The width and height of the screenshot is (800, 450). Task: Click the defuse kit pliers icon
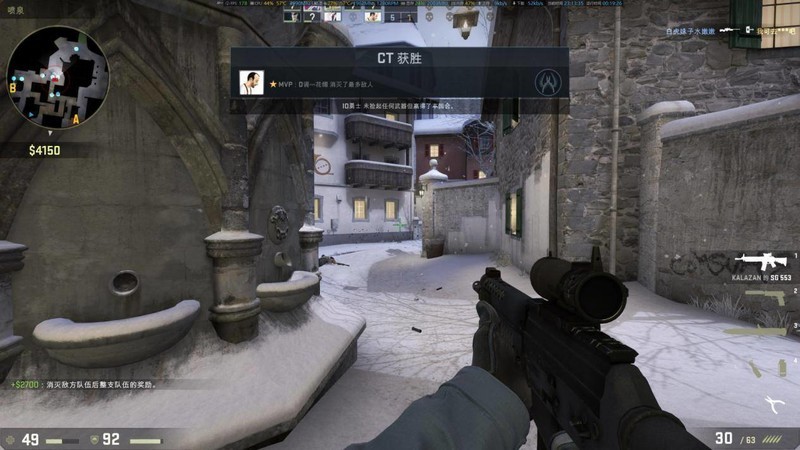tap(773, 402)
